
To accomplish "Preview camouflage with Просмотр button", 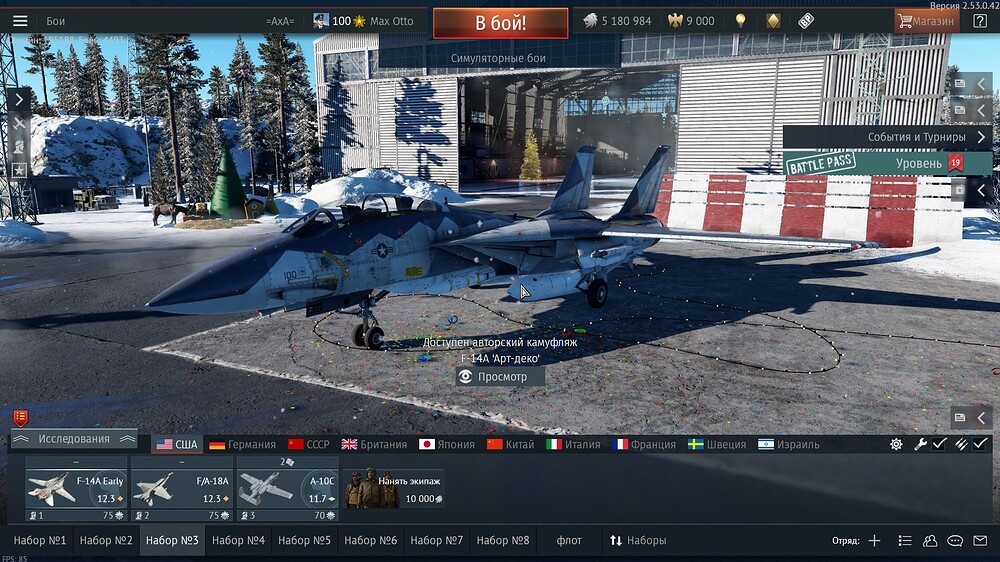I will (500, 377).
